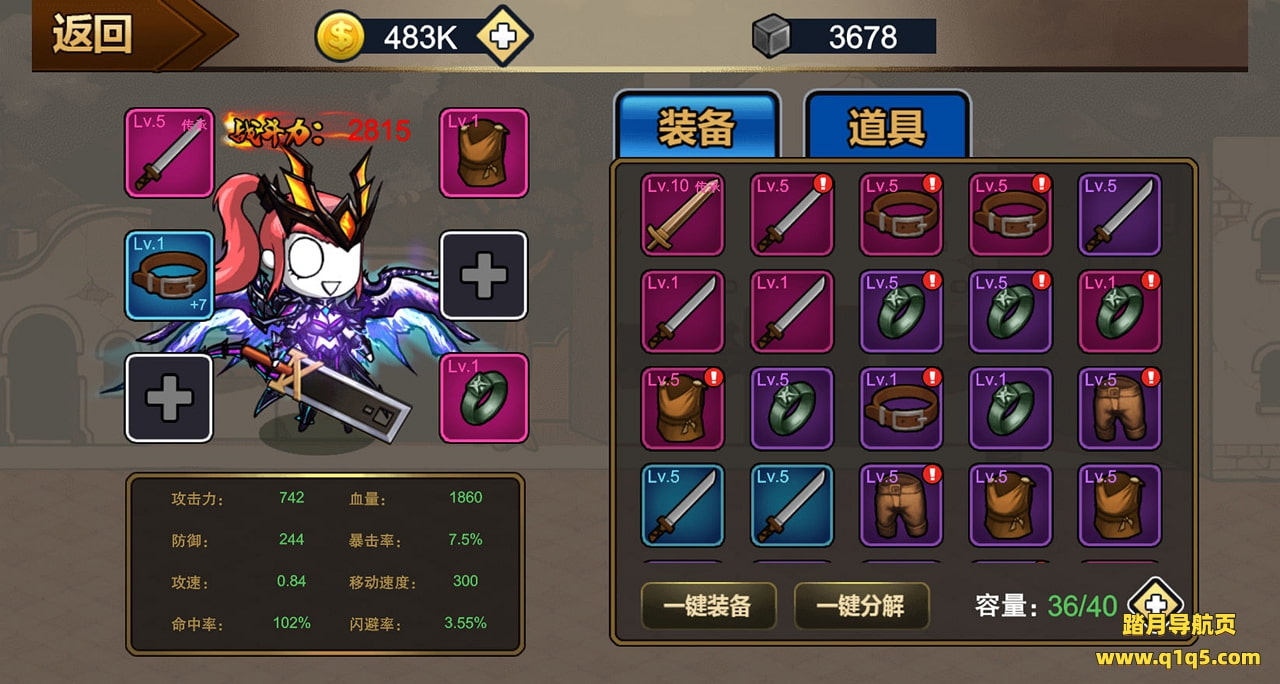Select the equipped Lv.1 belt slot
Viewport: 1280px width, 684px height.
(x=169, y=275)
